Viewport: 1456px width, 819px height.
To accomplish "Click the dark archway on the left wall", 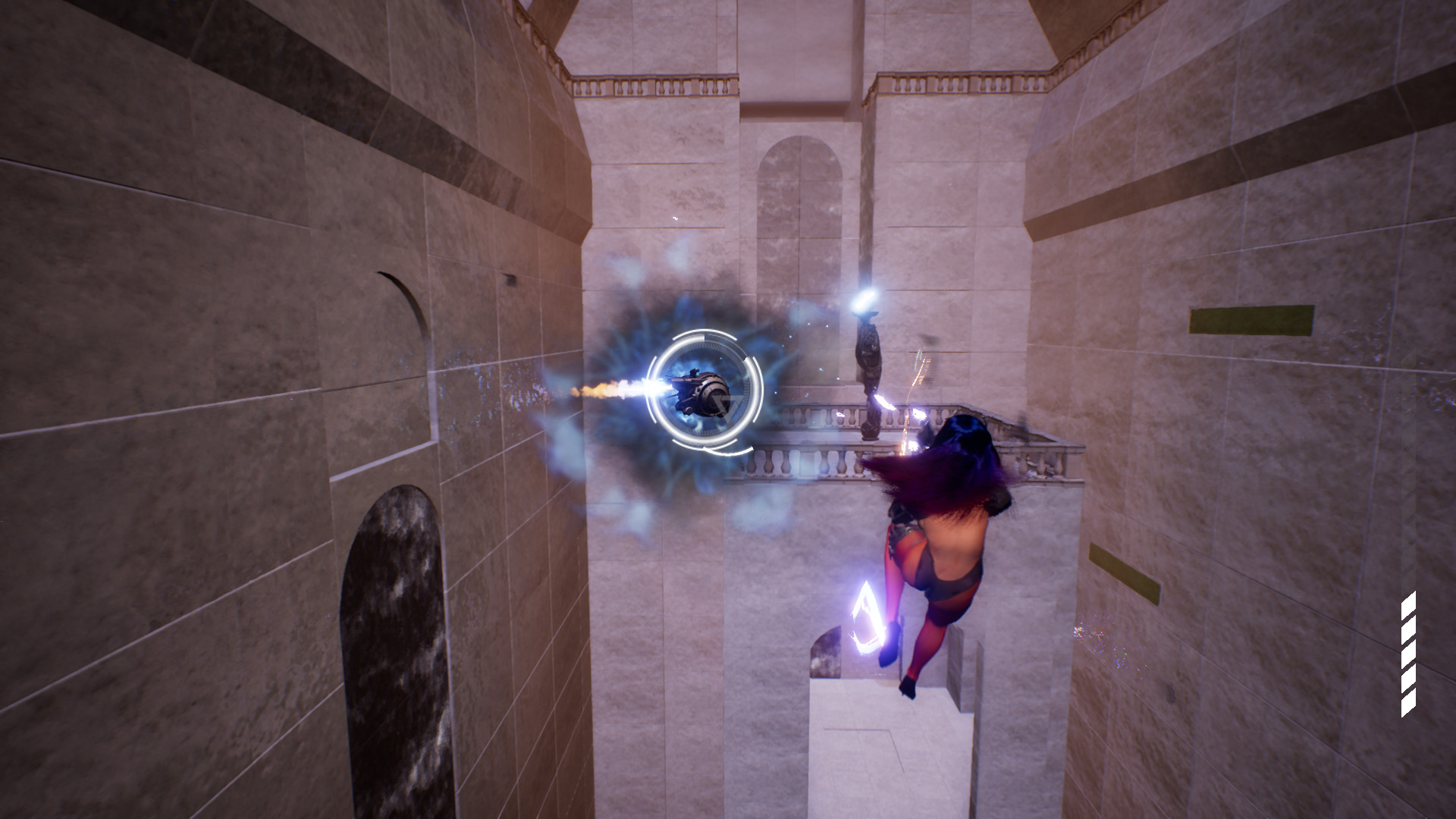I will [394, 645].
